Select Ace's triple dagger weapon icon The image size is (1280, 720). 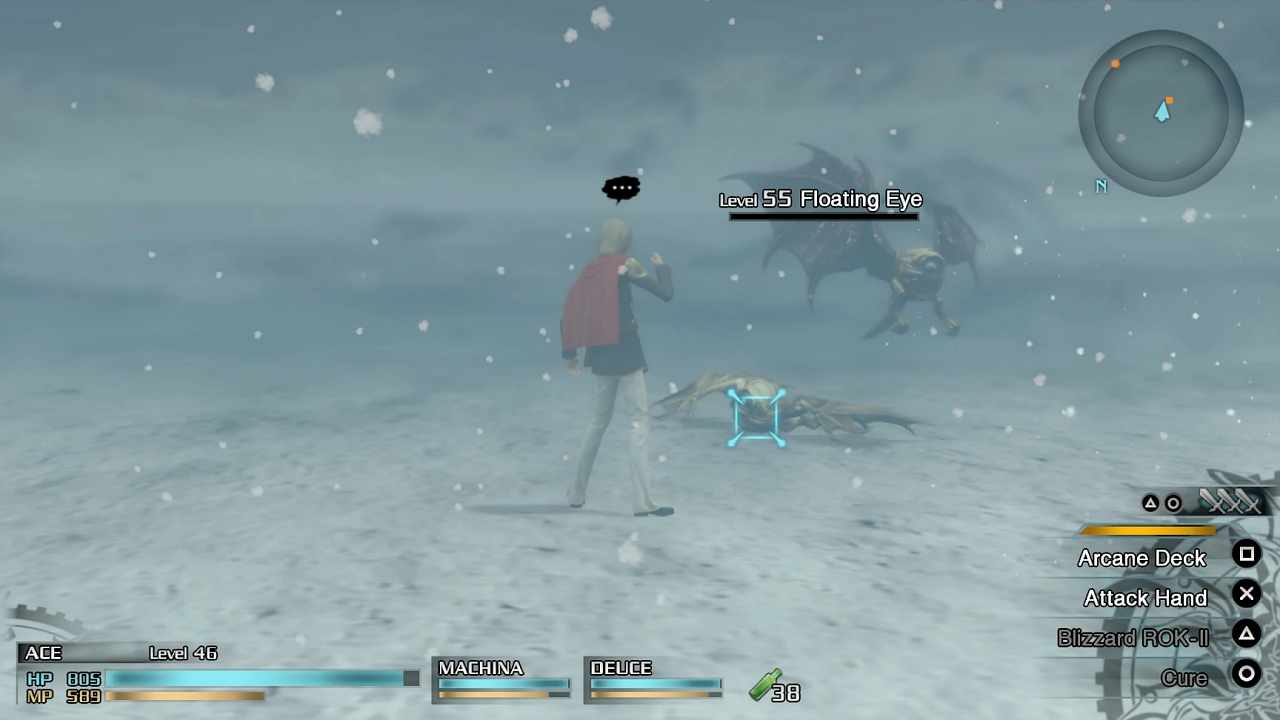(1232, 502)
